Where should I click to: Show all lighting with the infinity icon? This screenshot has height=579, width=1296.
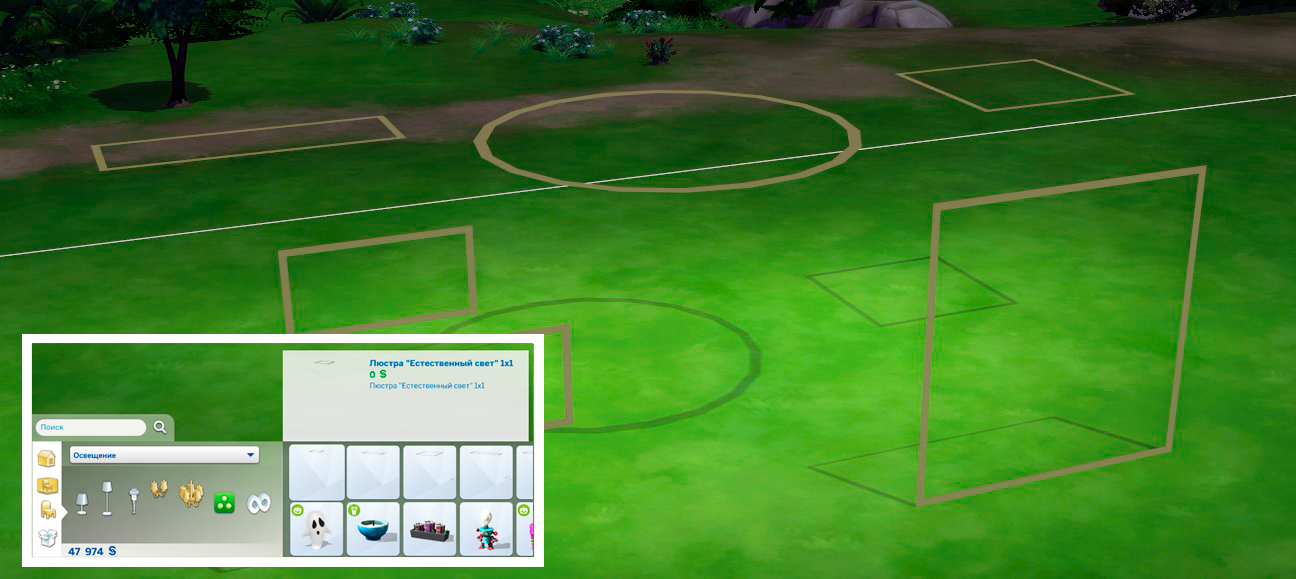(x=259, y=504)
